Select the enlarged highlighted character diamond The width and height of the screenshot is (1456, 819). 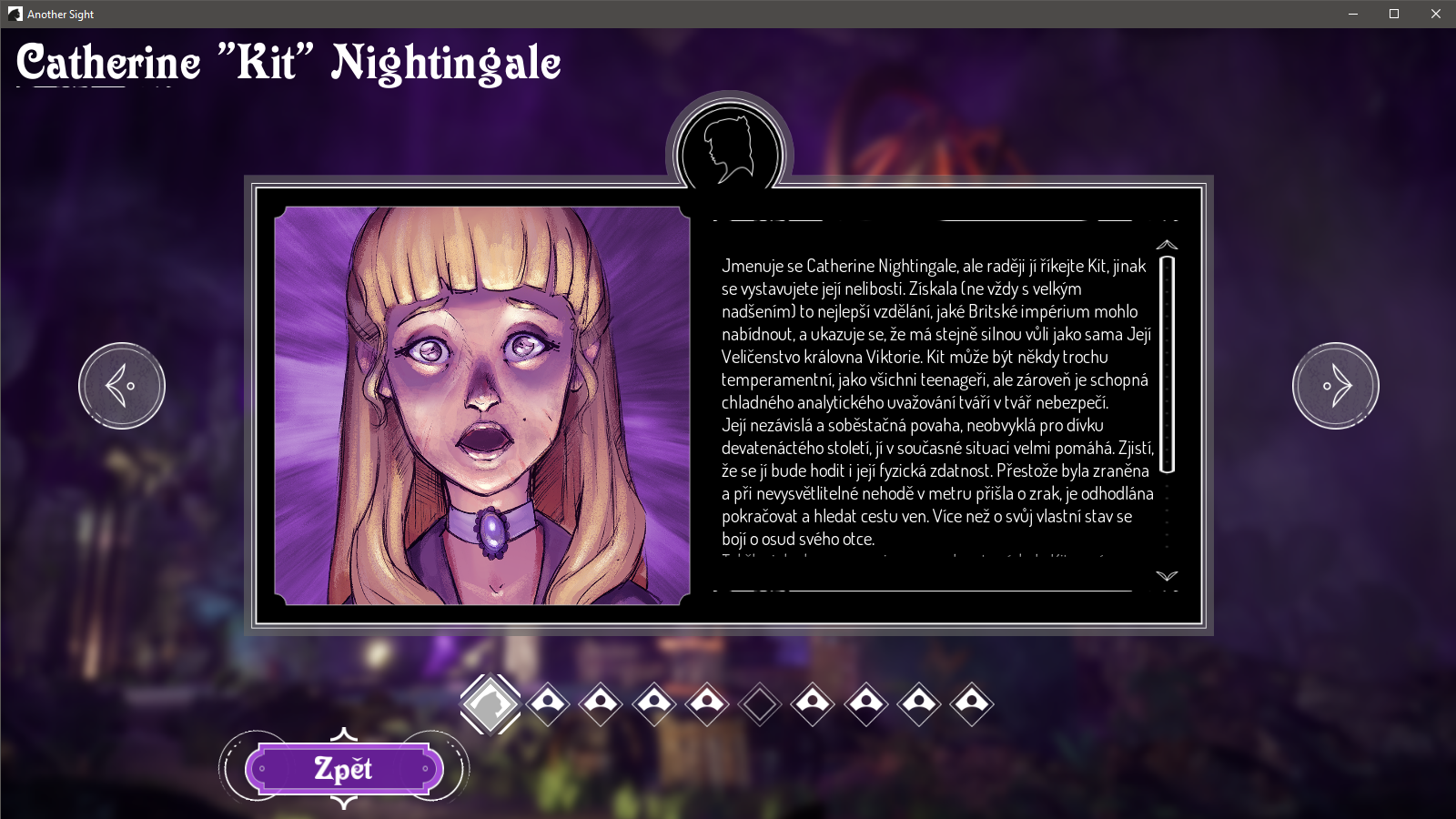click(490, 703)
